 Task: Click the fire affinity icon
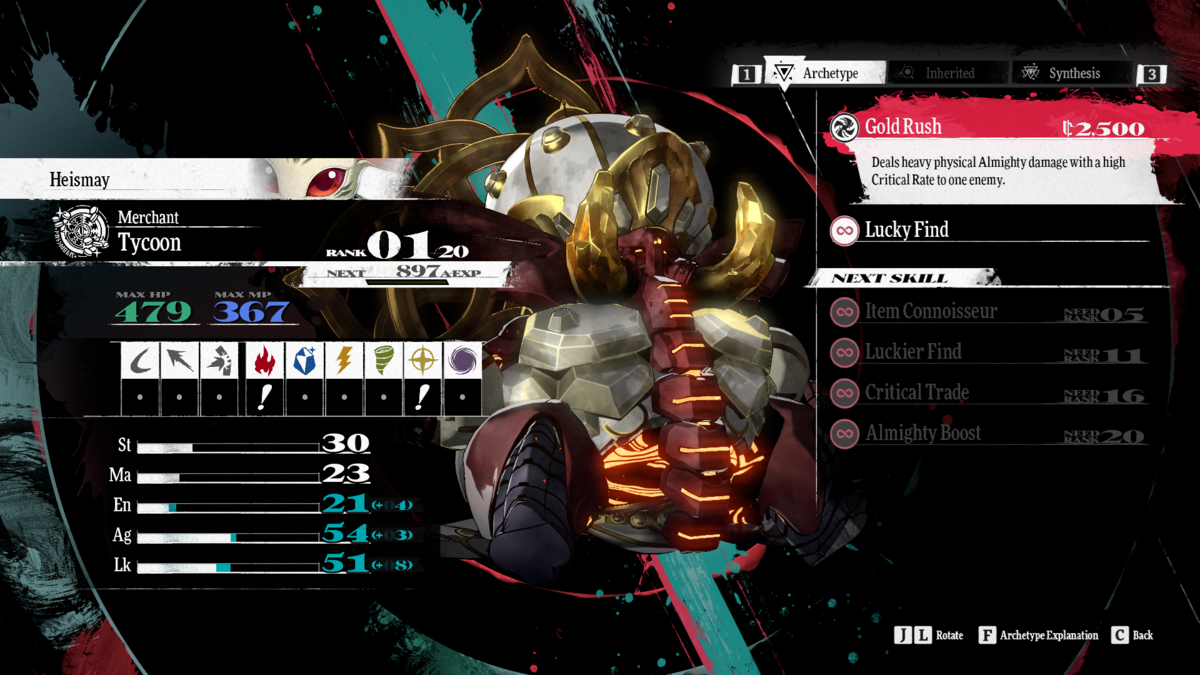[263, 361]
